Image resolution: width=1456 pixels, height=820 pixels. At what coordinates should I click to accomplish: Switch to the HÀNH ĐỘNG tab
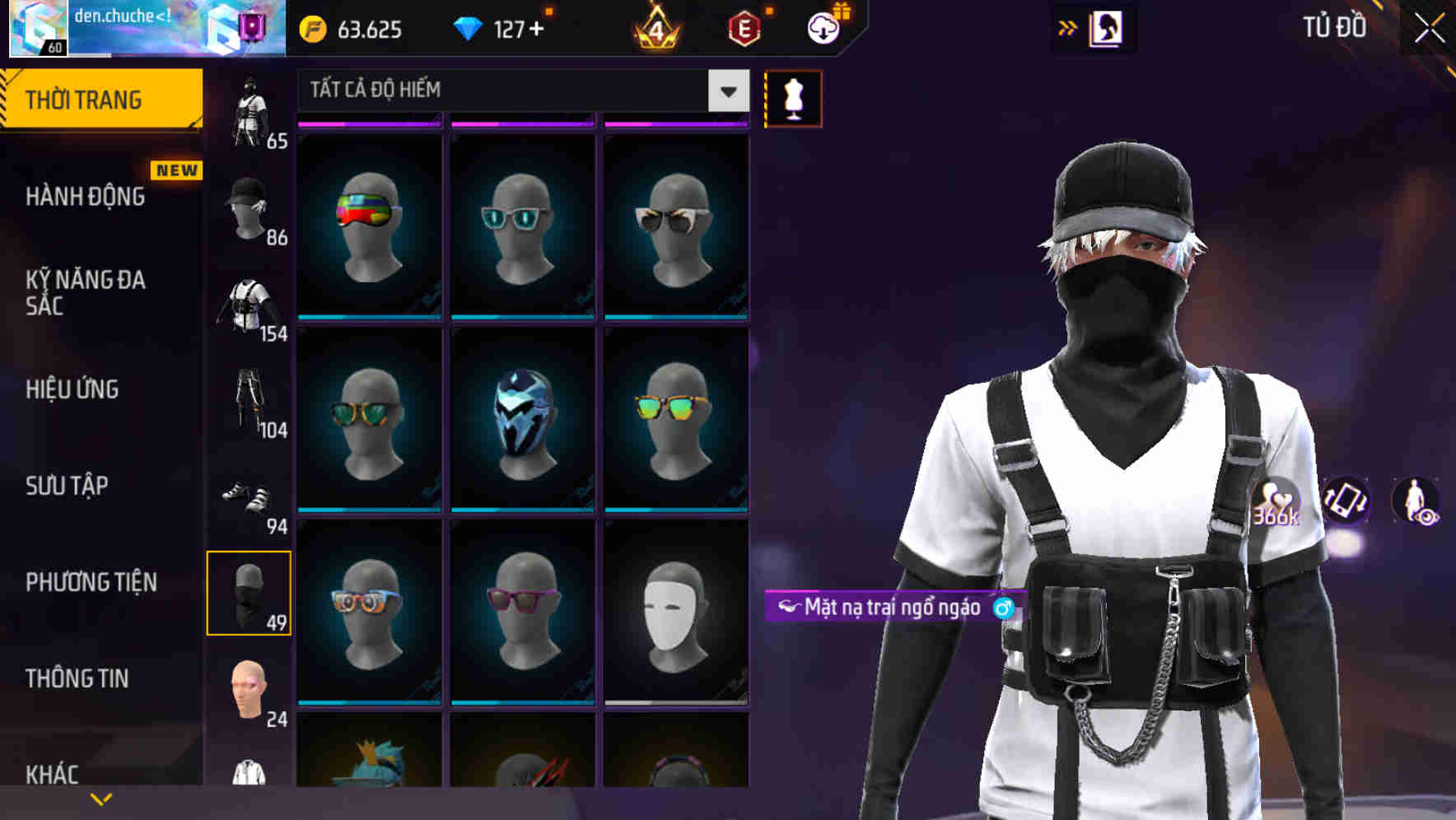(x=86, y=197)
